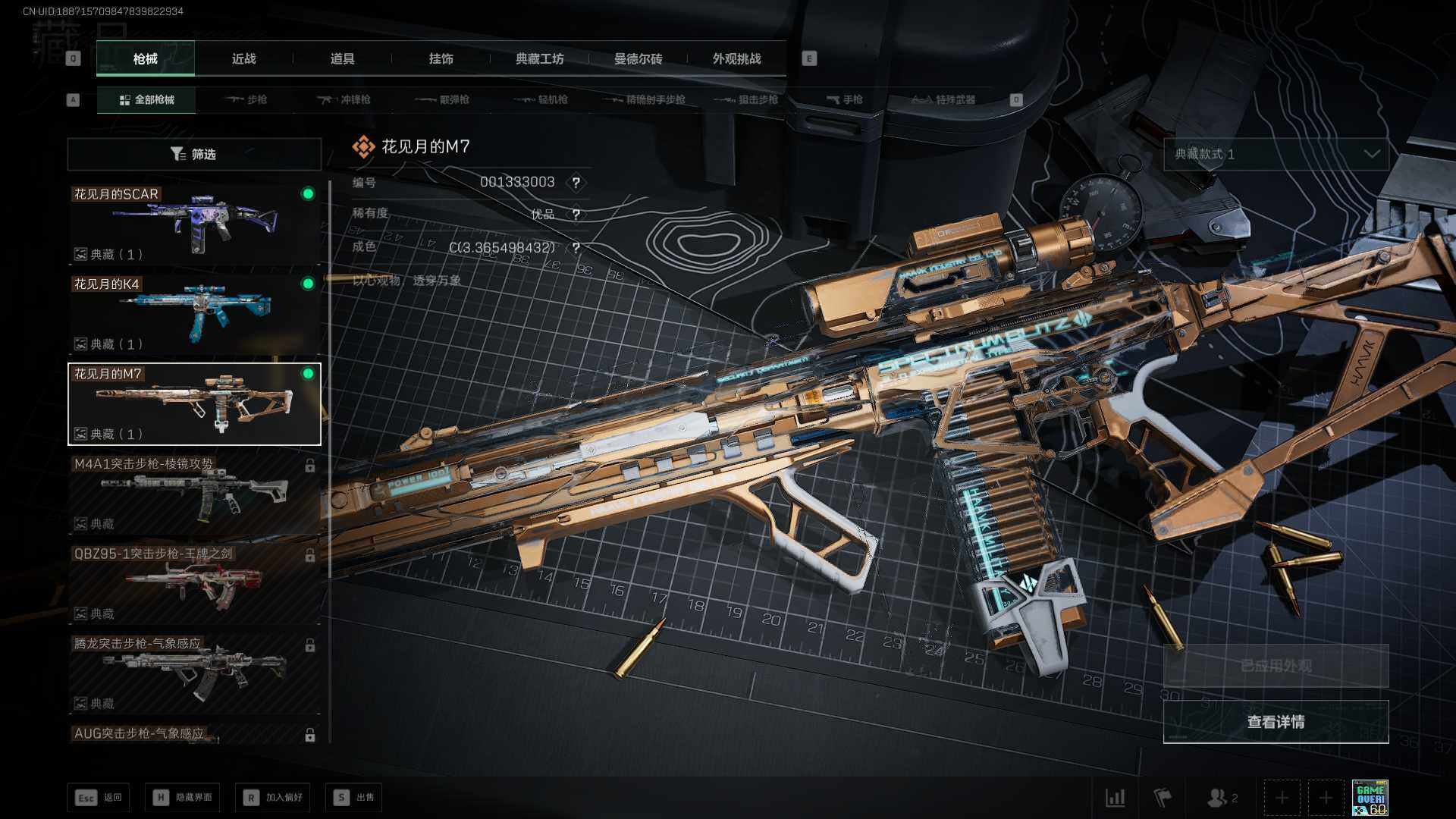Go to the 典藏工坊 workshop tab
1456x819 pixels.
(x=539, y=59)
